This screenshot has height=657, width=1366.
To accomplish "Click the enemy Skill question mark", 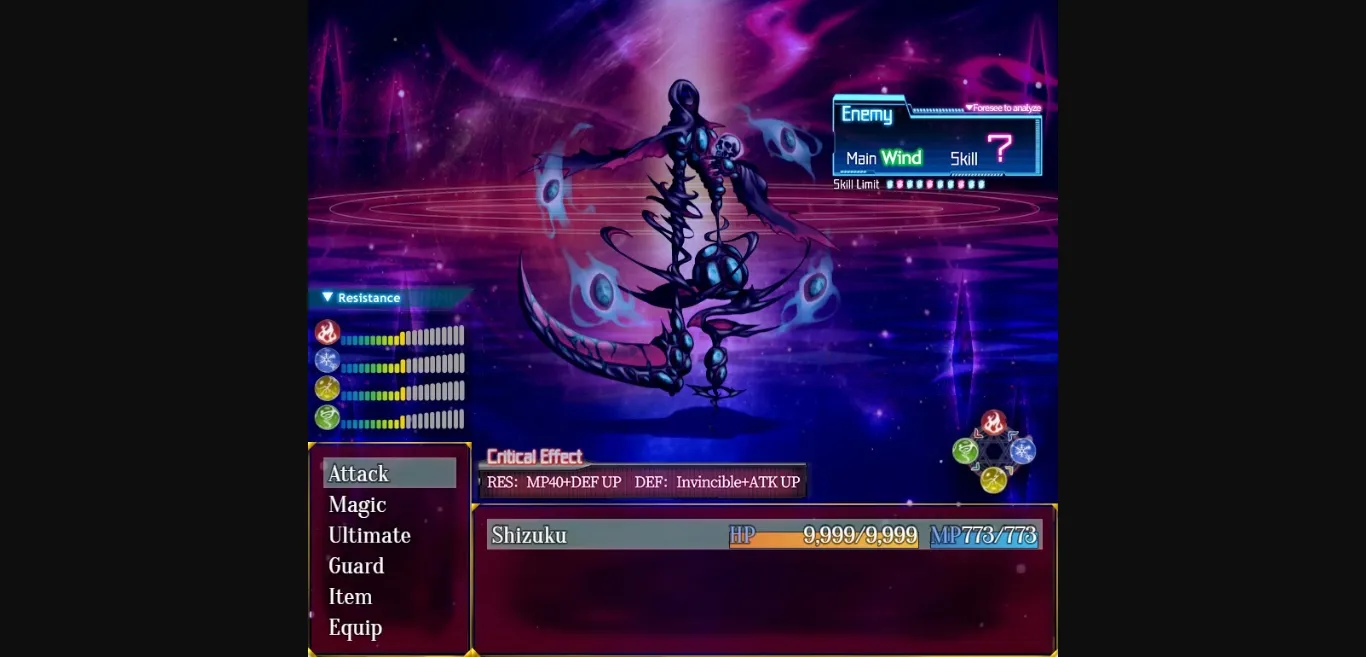I will click(999, 149).
